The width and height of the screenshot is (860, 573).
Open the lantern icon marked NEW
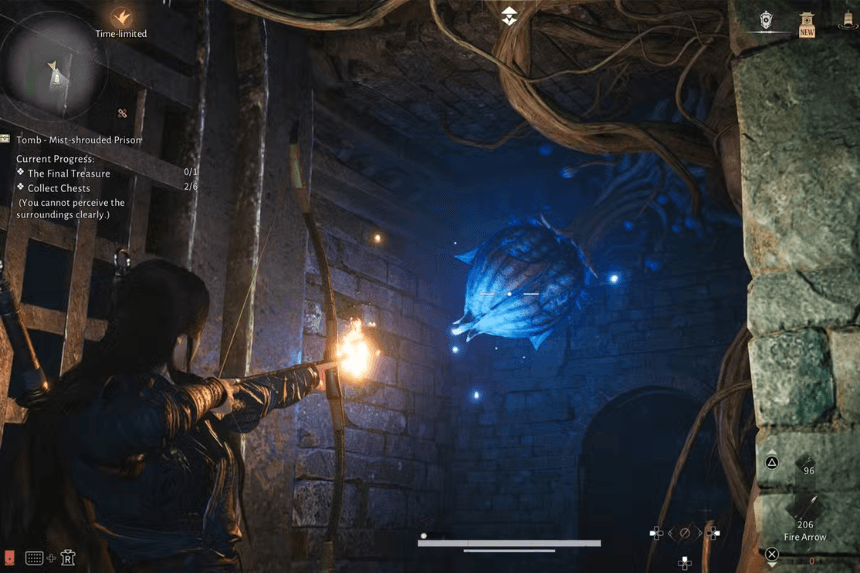pos(806,22)
